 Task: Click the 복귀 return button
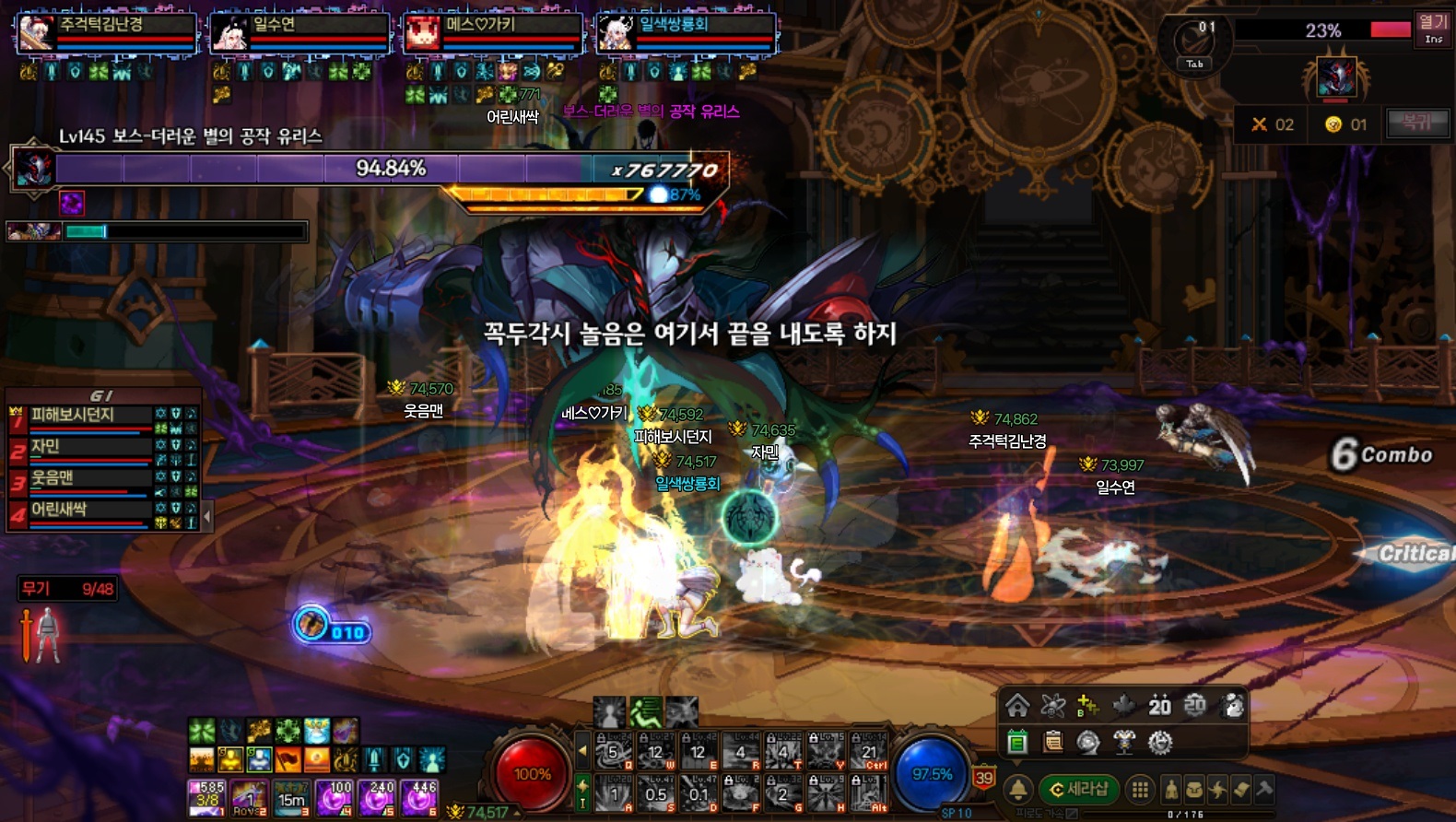(x=1417, y=123)
